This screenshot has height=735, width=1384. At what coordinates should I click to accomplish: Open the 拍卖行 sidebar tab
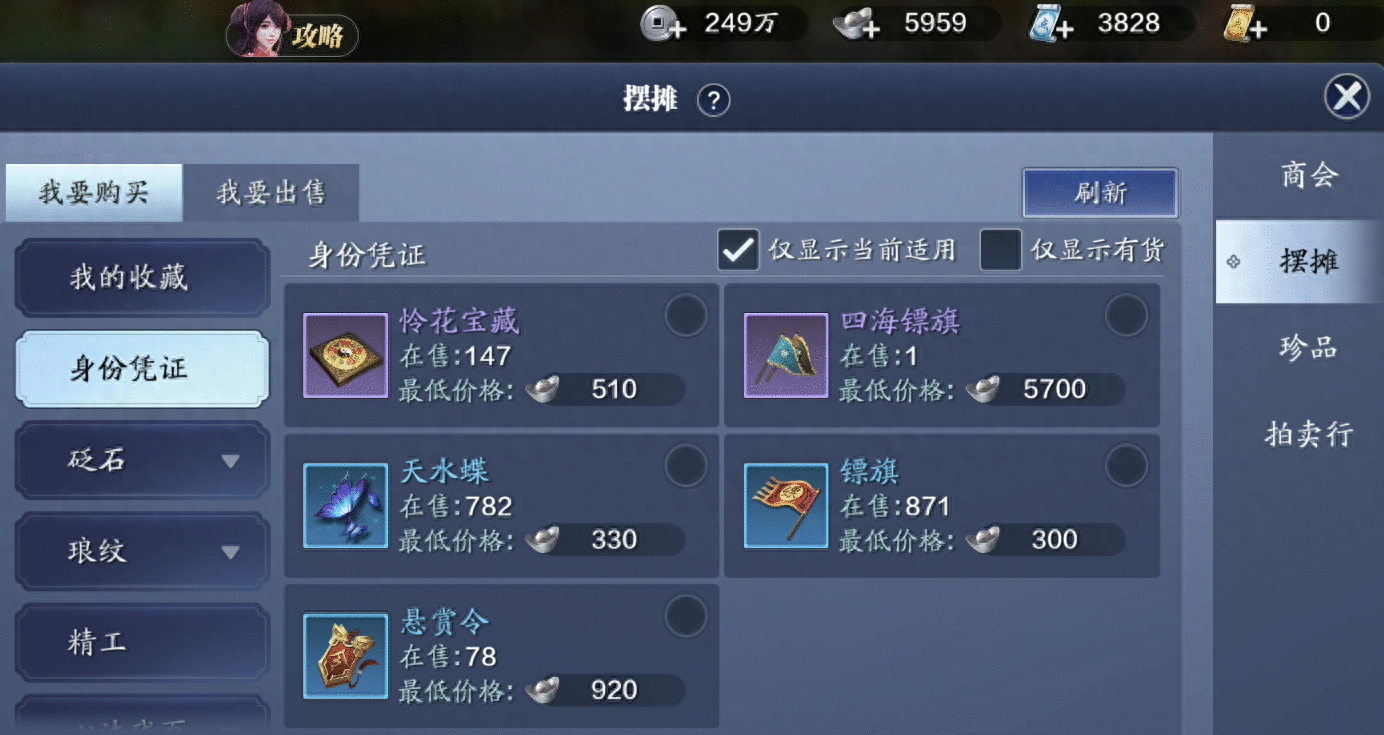tap(1306, 433)
